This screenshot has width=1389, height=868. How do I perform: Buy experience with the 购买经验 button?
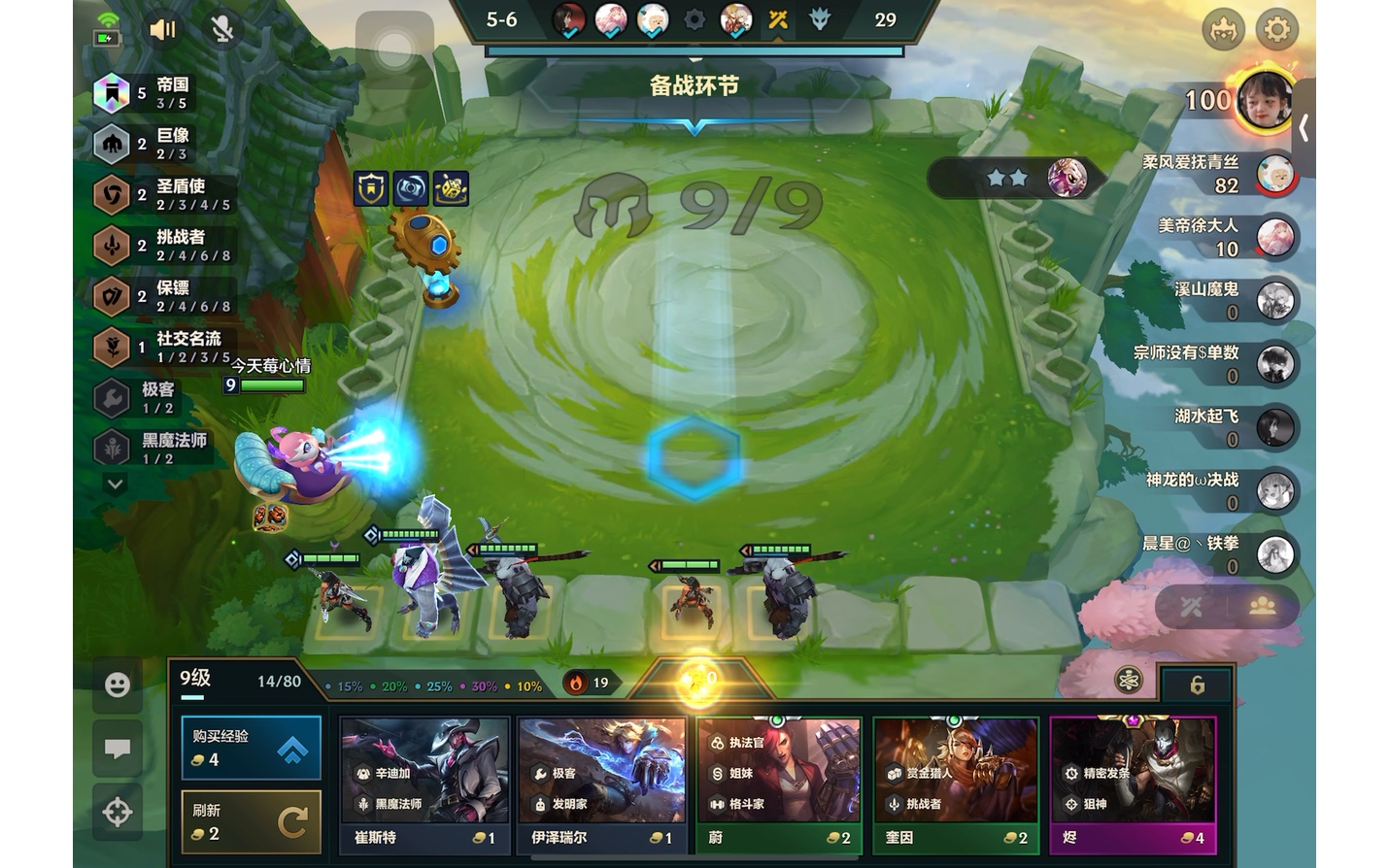click(251, 748)
